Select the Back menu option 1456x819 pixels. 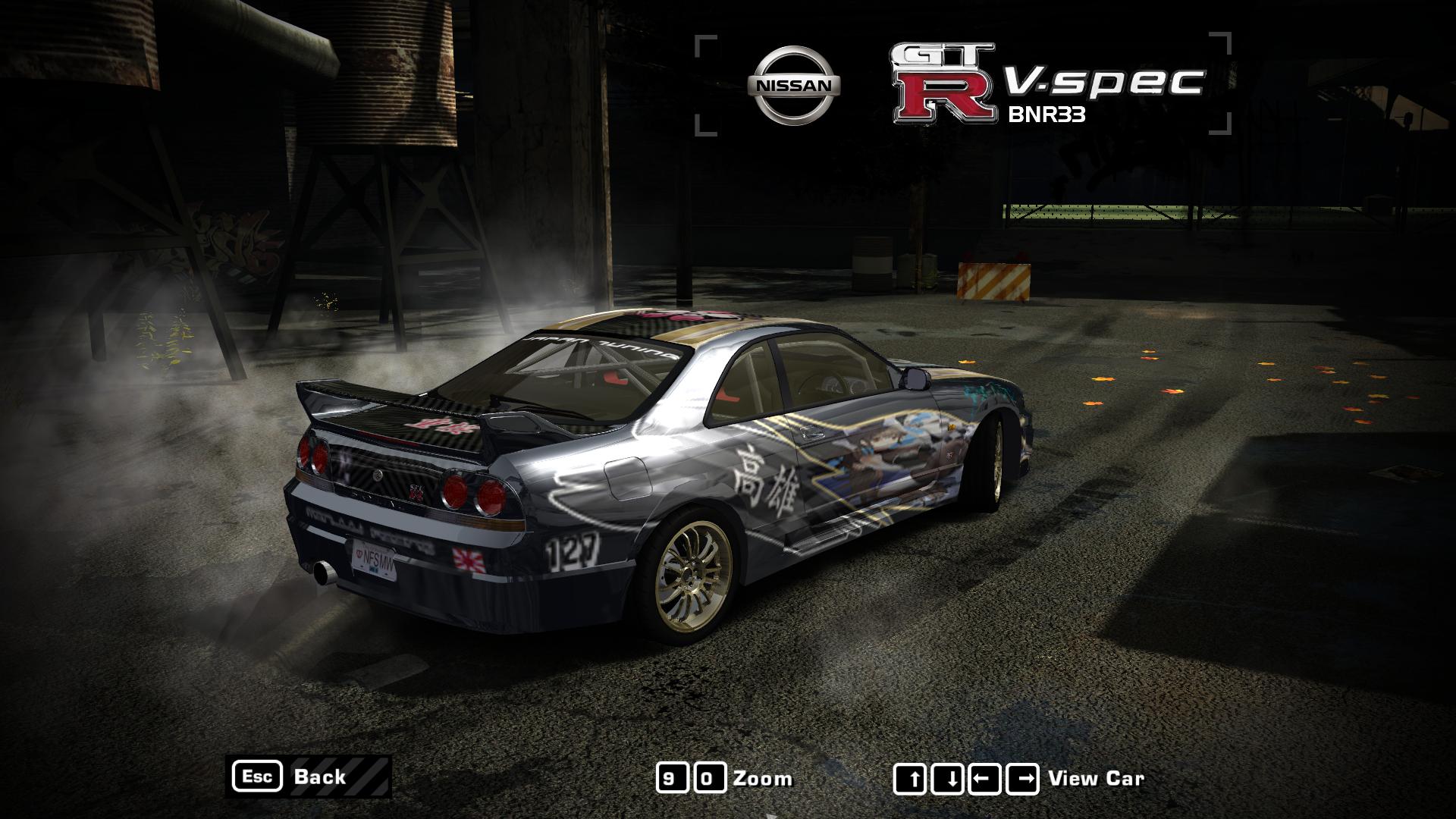[x=322, y=777]
